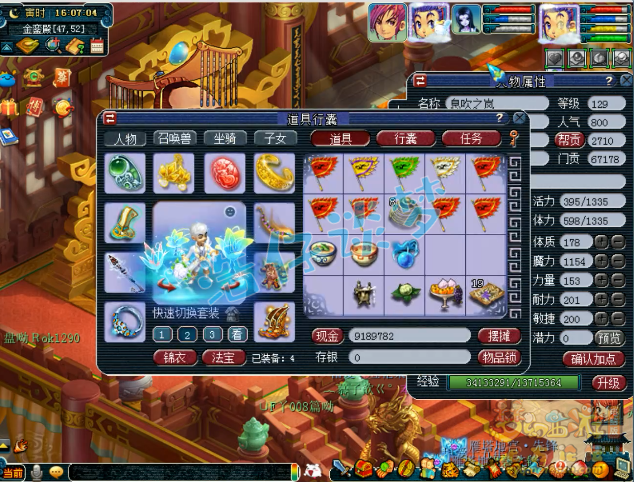Select the golden bracelet equipment slot

[x=273, y=171]
